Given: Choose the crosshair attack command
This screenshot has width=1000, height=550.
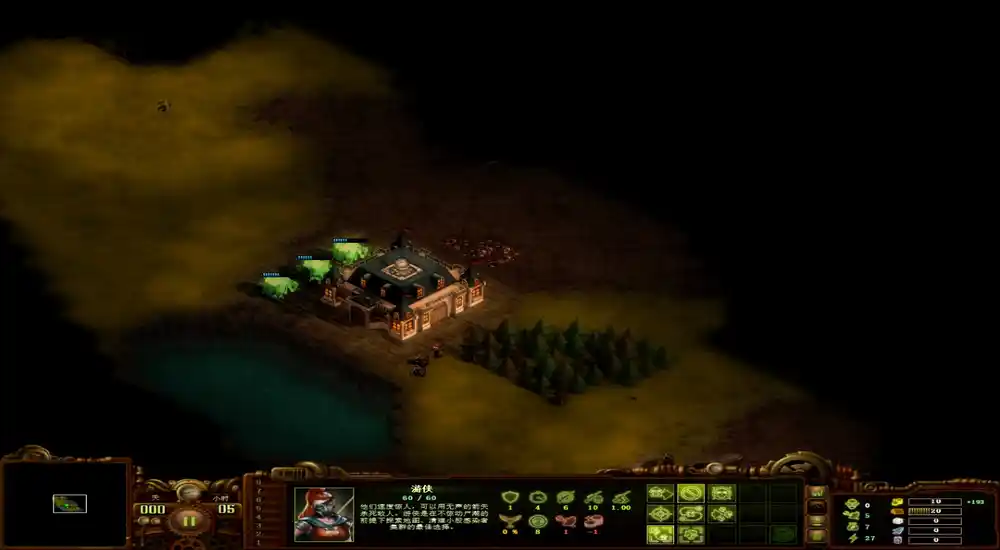Looking at the screenshot, I should [x=661, y=514].
